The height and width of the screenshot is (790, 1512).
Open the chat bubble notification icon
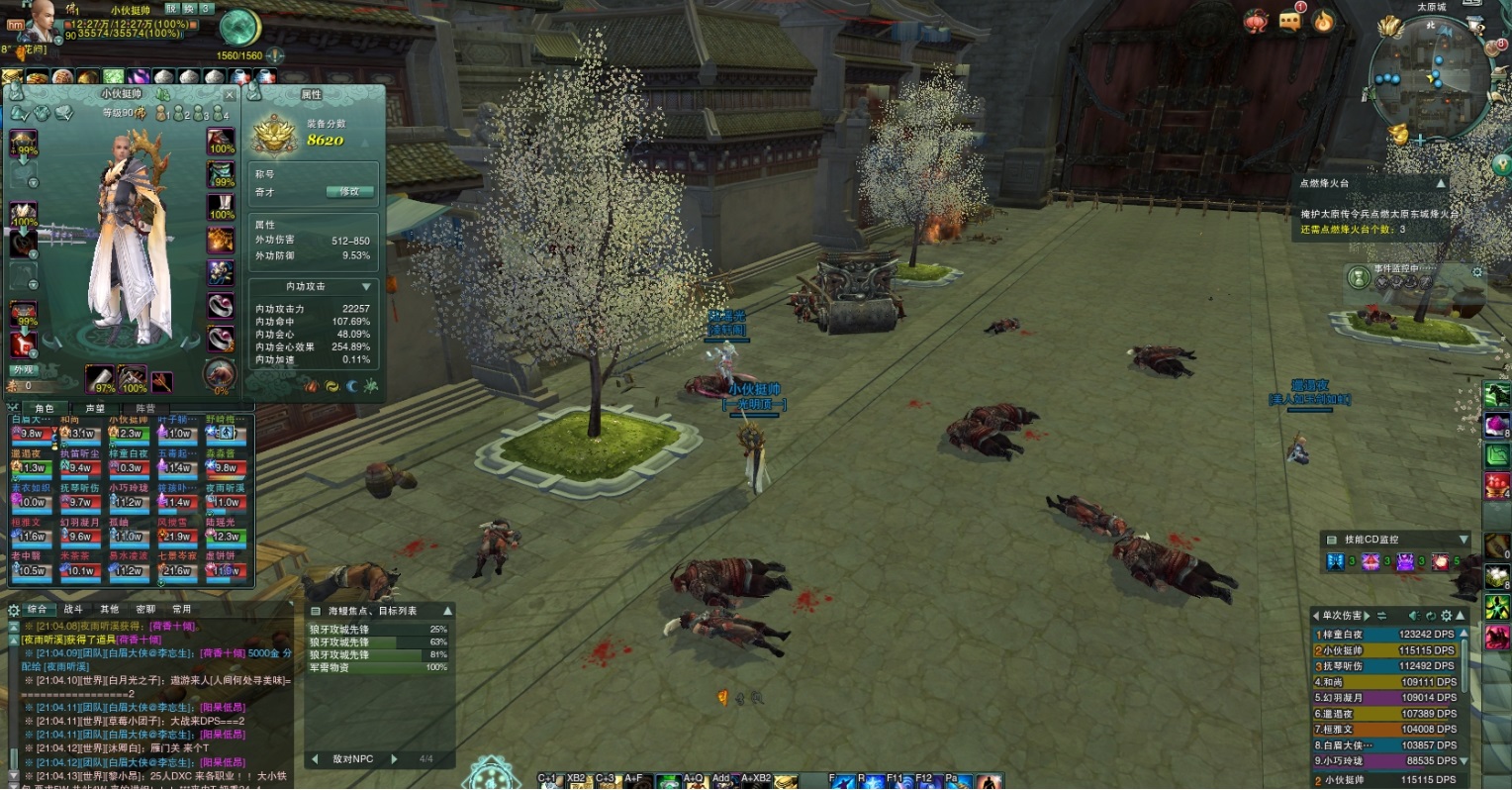click(x=1290, y=21)
